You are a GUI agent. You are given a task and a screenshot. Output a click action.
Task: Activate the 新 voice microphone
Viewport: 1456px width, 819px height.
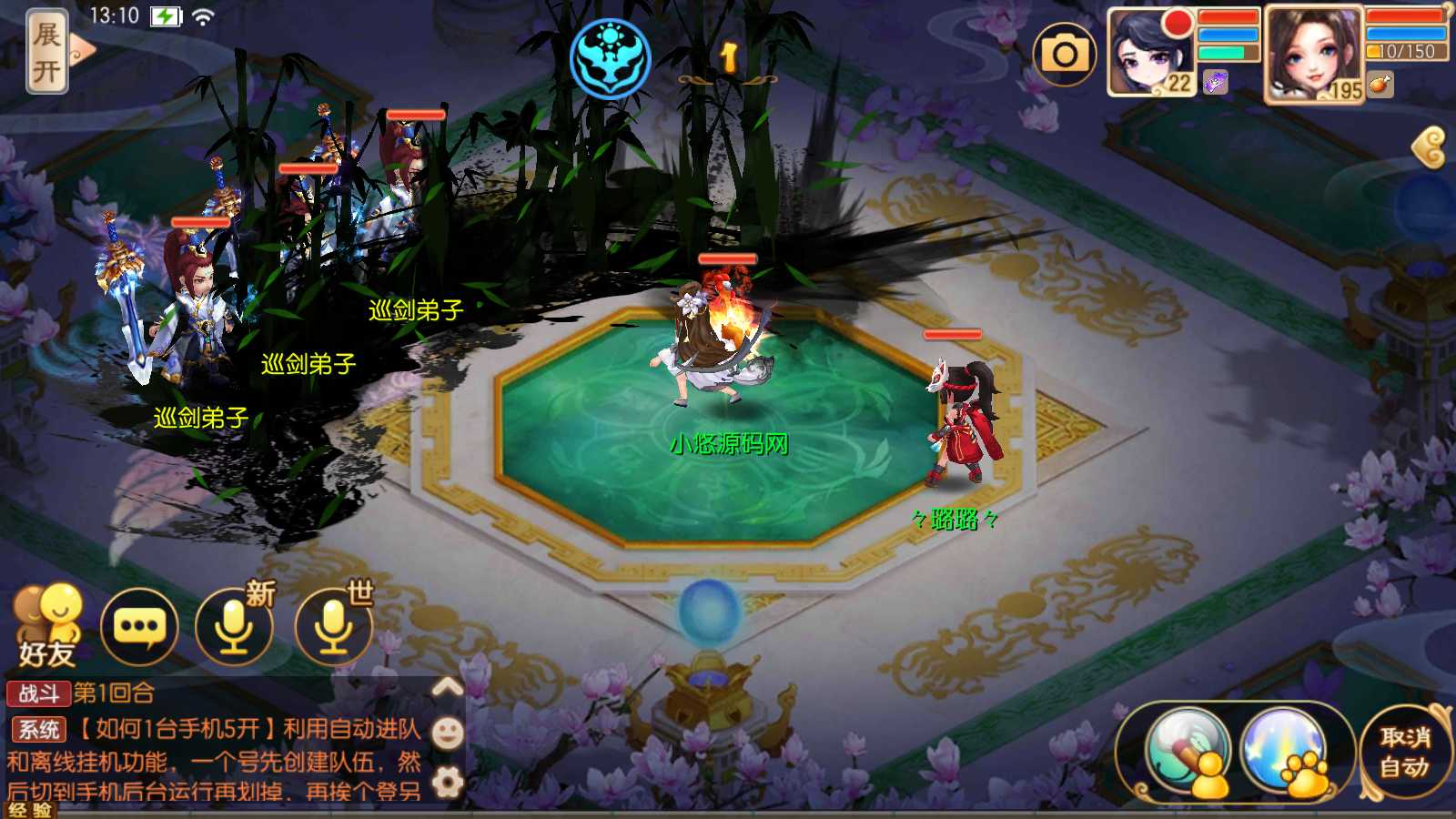[235, 627]
